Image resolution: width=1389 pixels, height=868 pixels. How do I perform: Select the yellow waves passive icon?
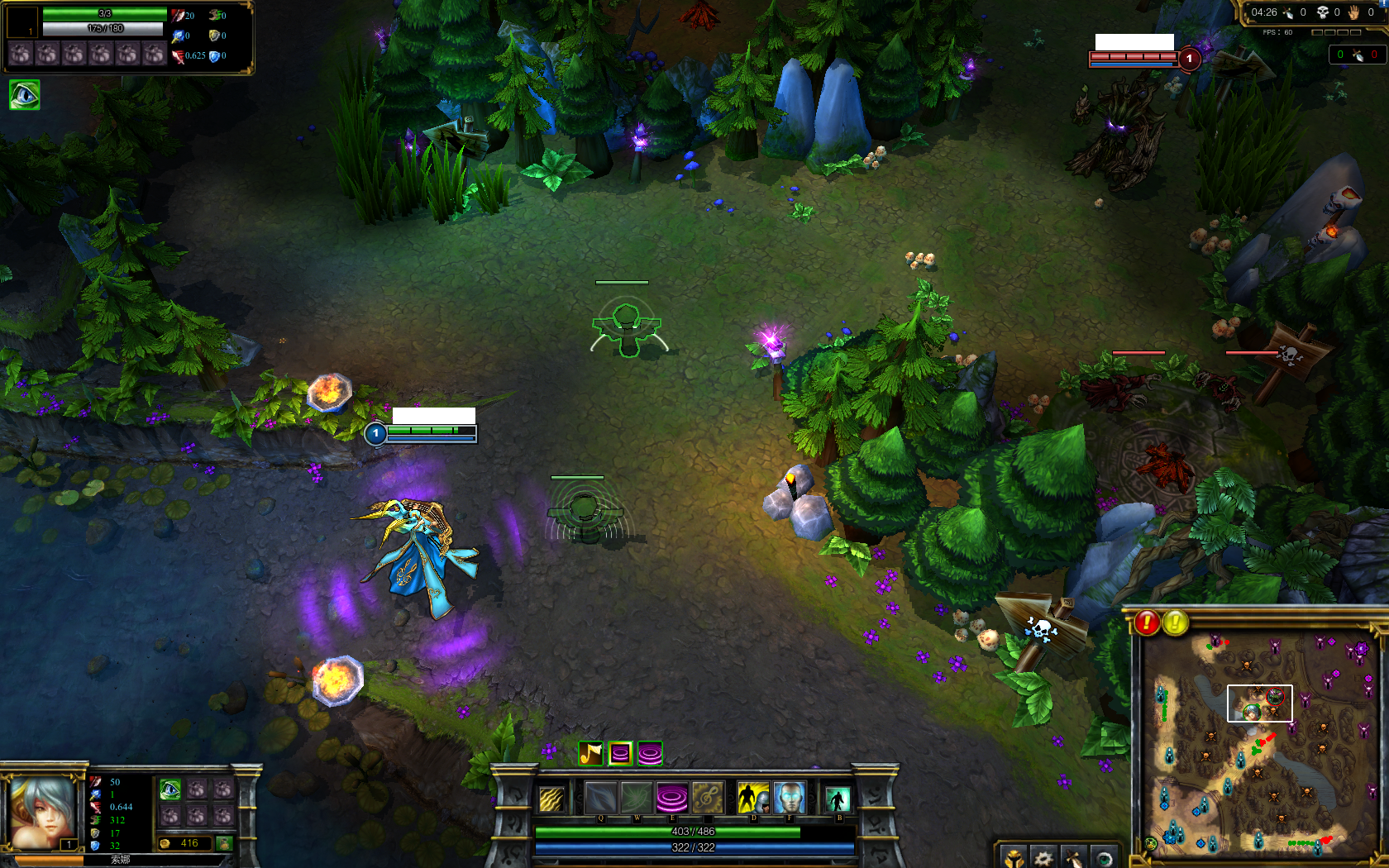coord(551,799)
